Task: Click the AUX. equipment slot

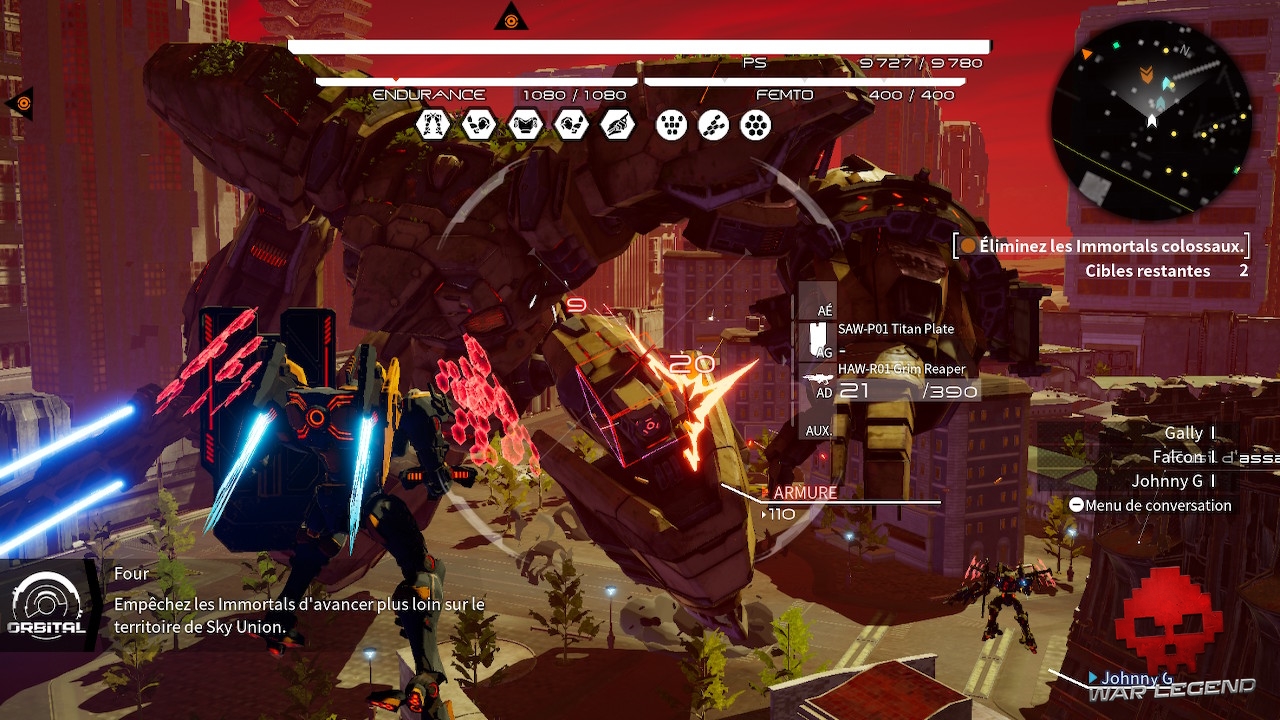Action: point(818,430)
